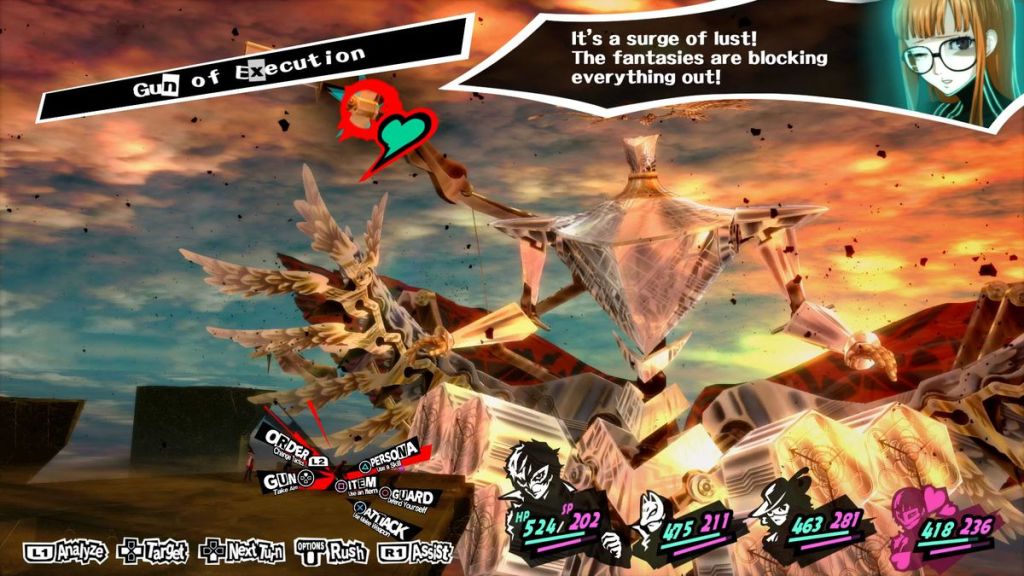Open the Item command
Screen dimensions: 1024x576
click(x=362, y=485)
